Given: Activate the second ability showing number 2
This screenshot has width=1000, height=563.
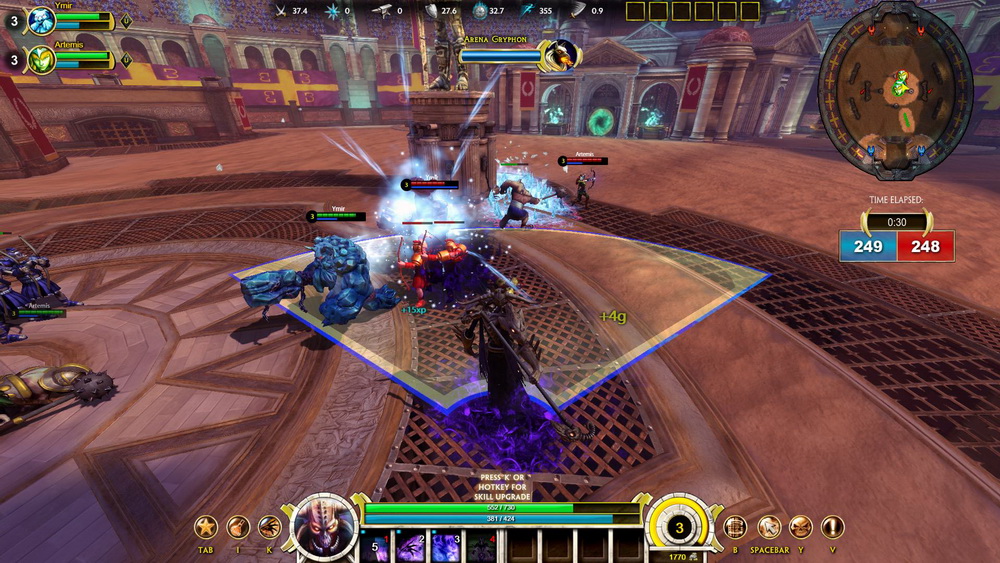Looking at the screenshot, I should (x=411, y=547).
